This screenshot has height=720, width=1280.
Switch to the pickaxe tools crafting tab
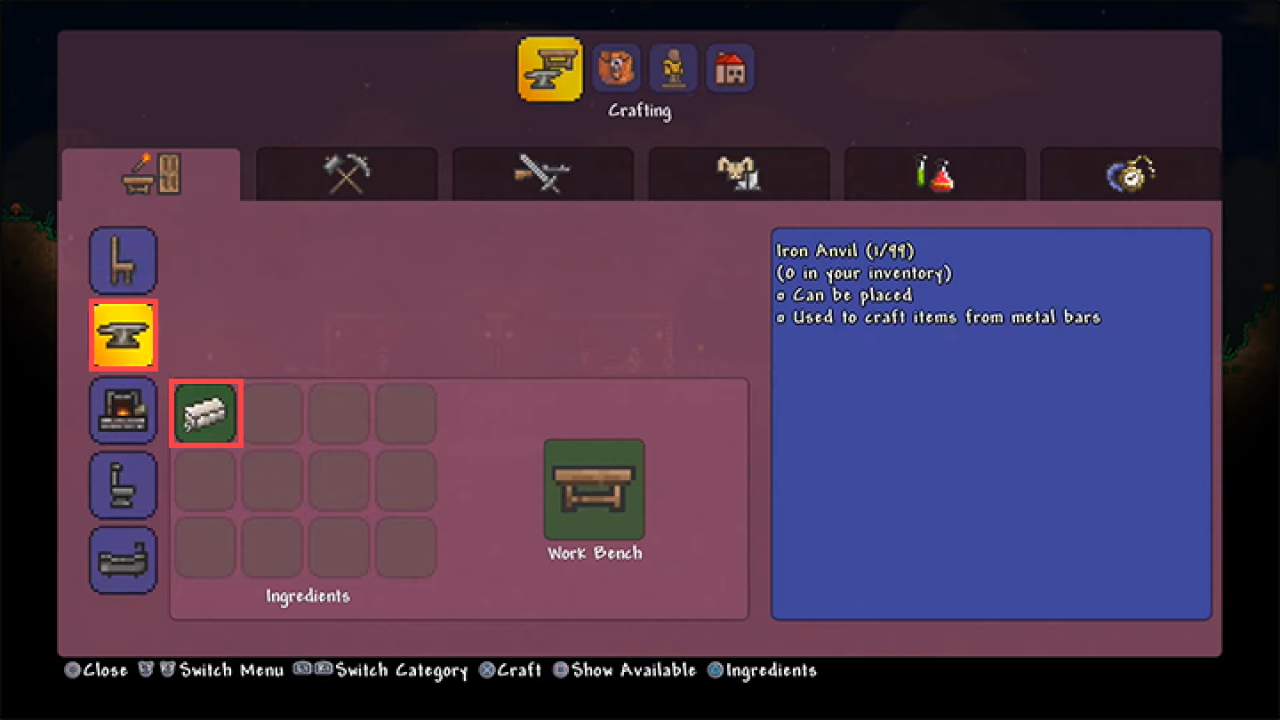click(346, 173)
